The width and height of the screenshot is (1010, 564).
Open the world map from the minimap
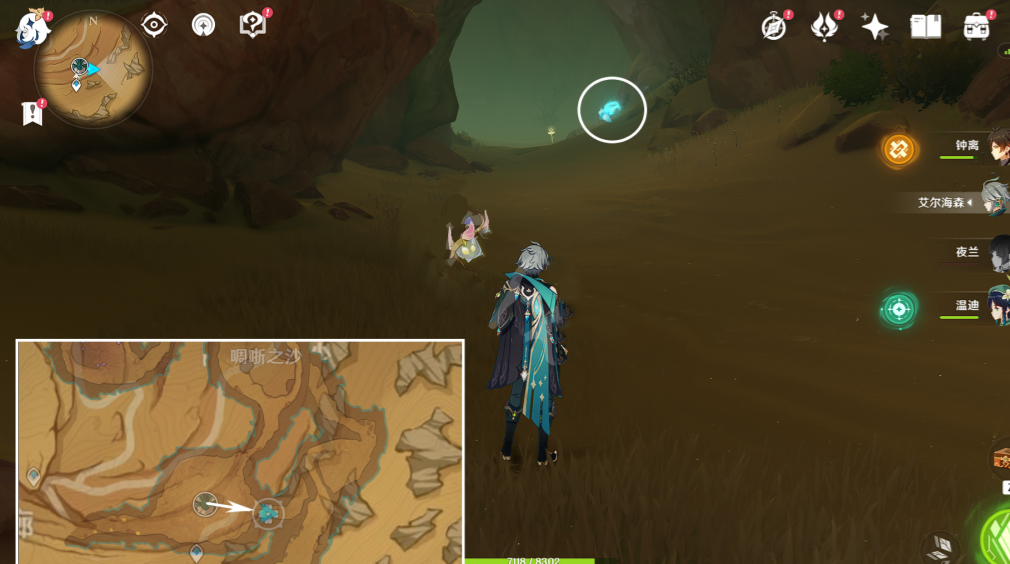[x=92, y=69]
